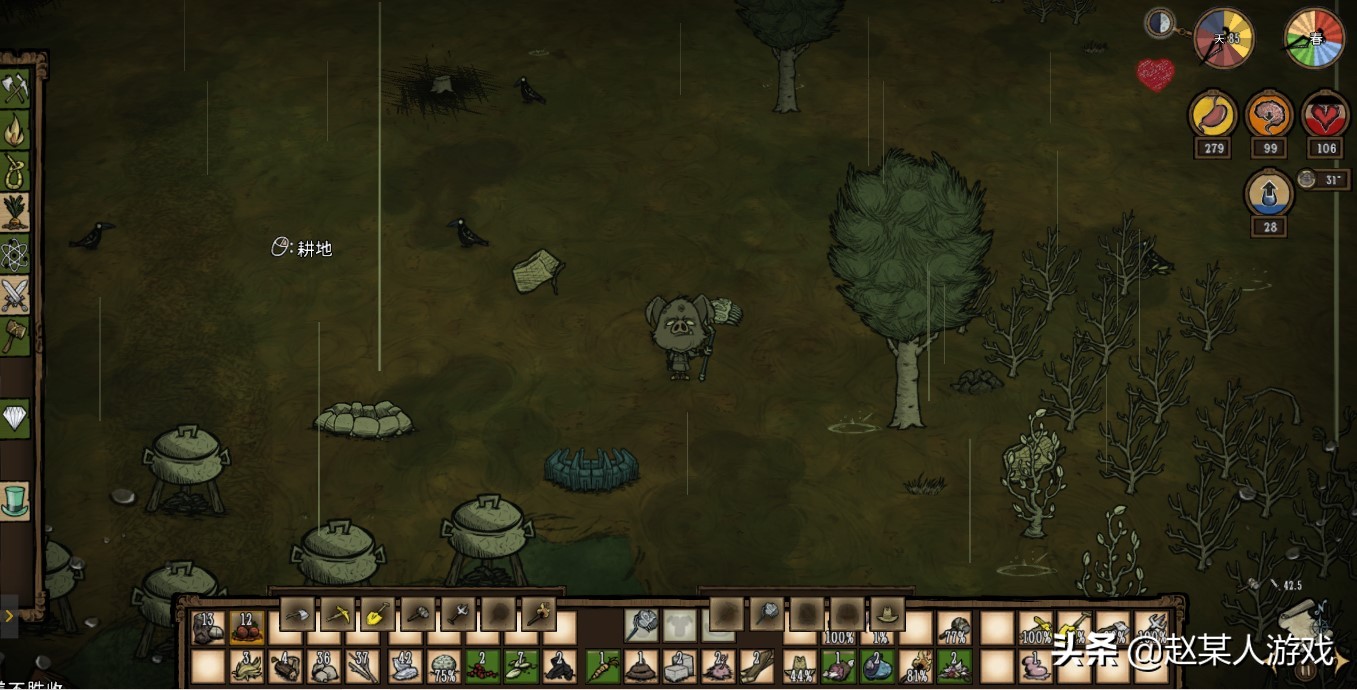The width and height of the screenshot is (1357, 690).
Task: Choose the golden shovel quick slot
Action: point(378,613)
